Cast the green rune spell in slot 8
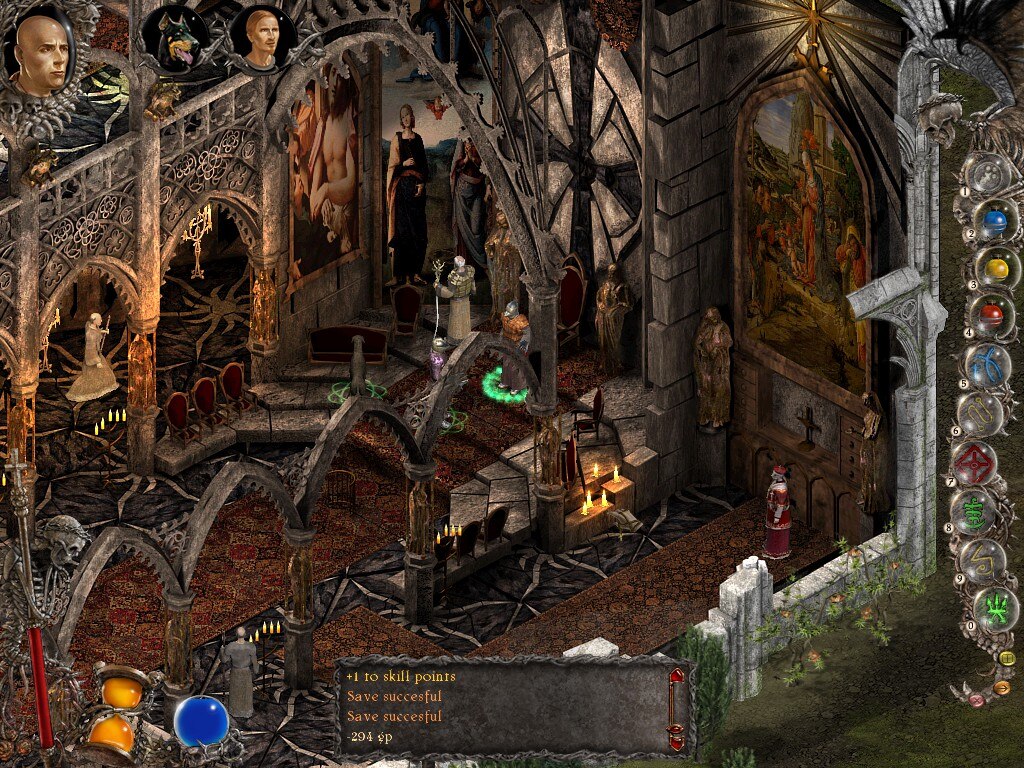 pos(972,511)
